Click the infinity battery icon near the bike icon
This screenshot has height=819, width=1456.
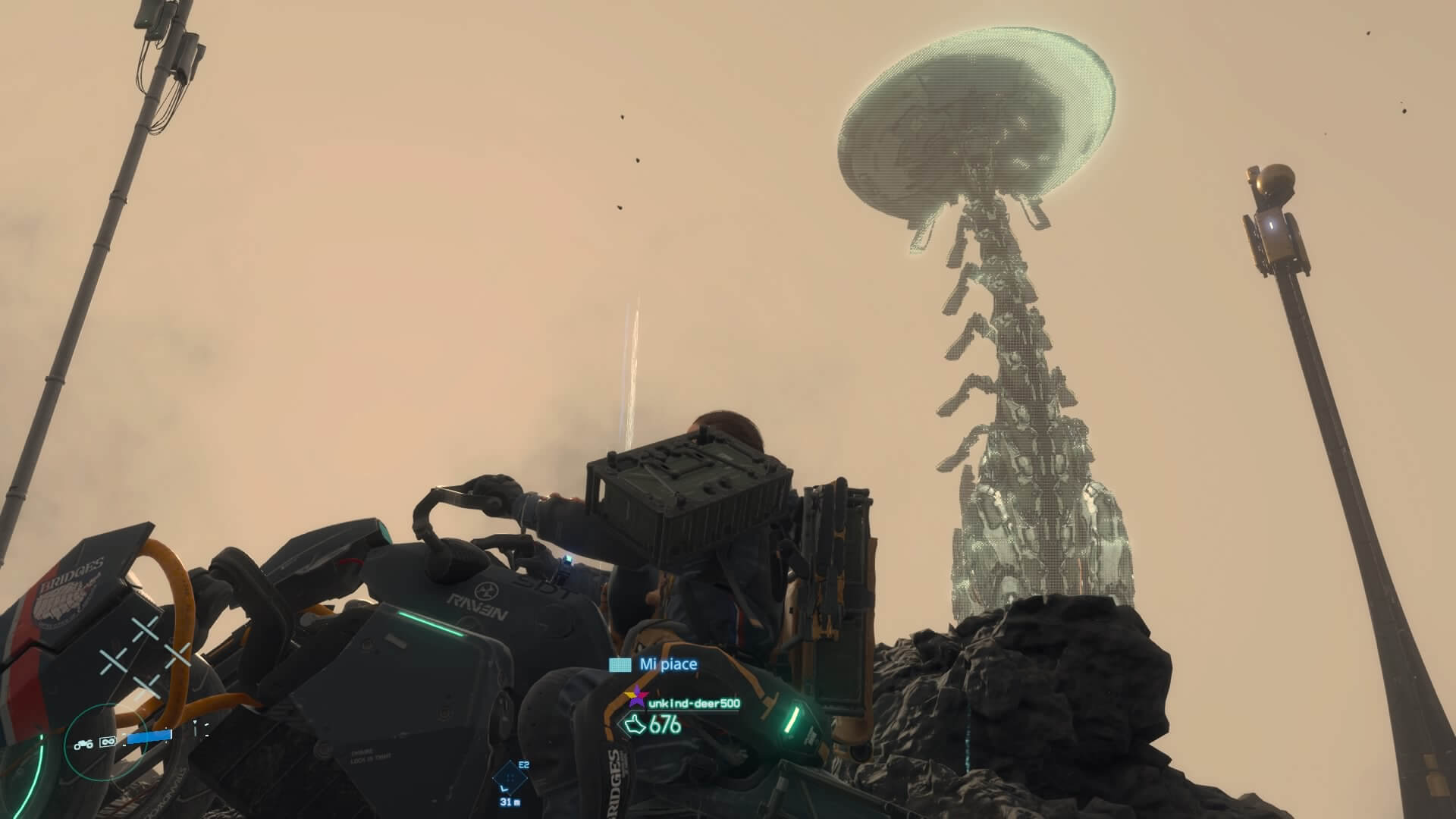(107, 742)
